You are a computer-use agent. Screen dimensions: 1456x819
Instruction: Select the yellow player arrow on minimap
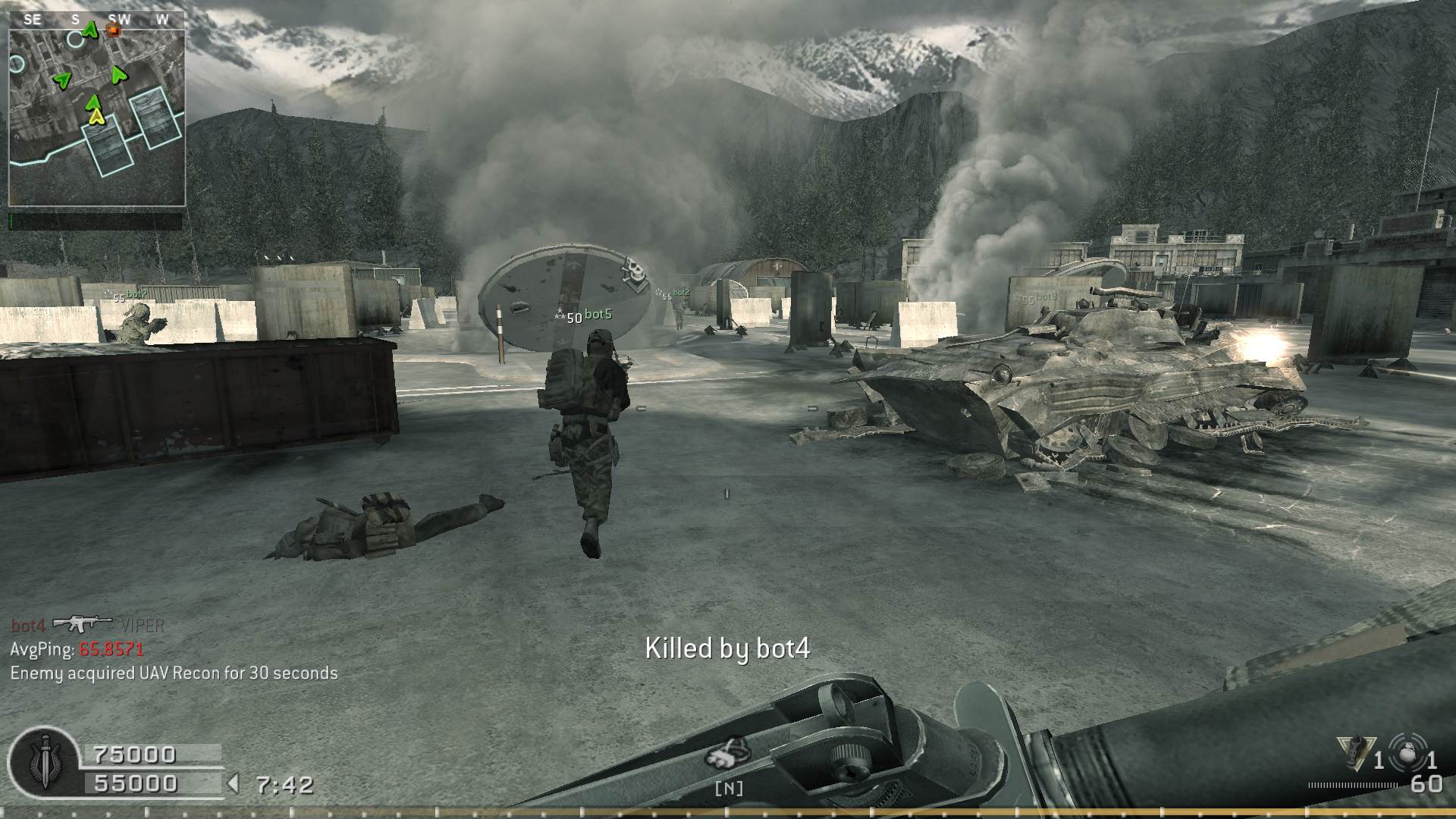pyautogui.click(x=96, y=117)
